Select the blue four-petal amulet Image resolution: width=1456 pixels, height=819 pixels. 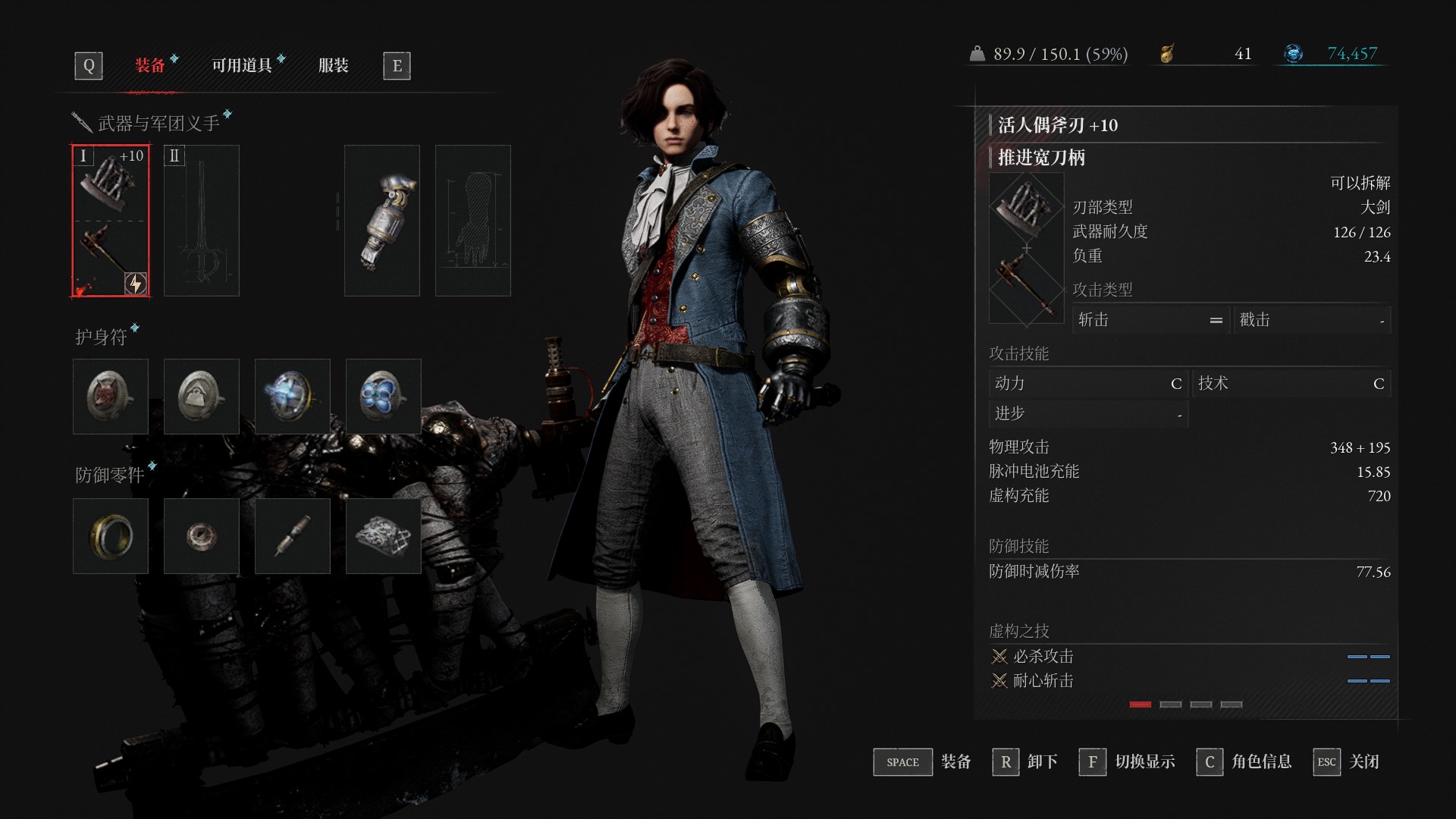click(384, 397)
